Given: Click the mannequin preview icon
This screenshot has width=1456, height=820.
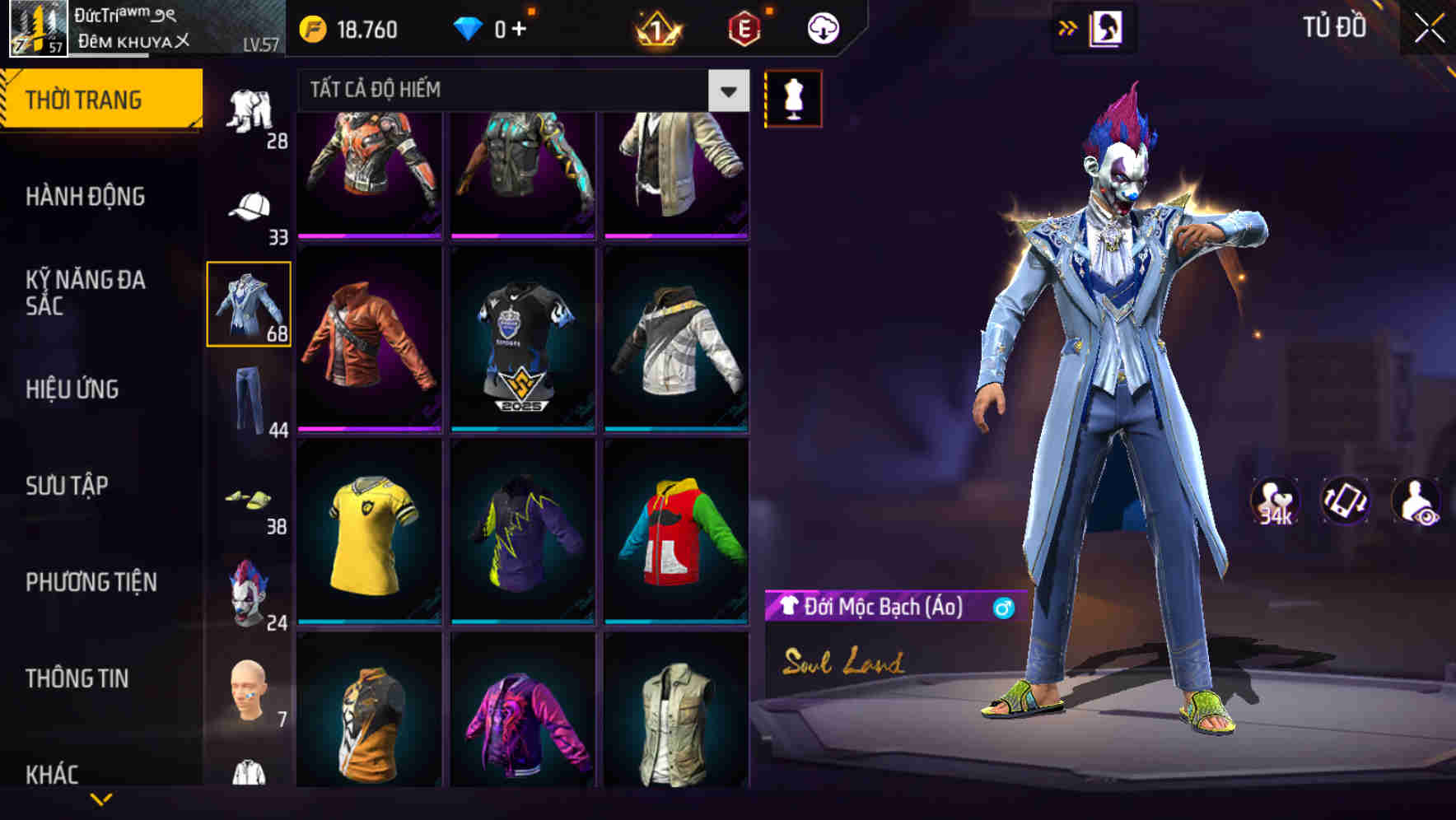Looking at the screenshot, I should click(793, 96).
